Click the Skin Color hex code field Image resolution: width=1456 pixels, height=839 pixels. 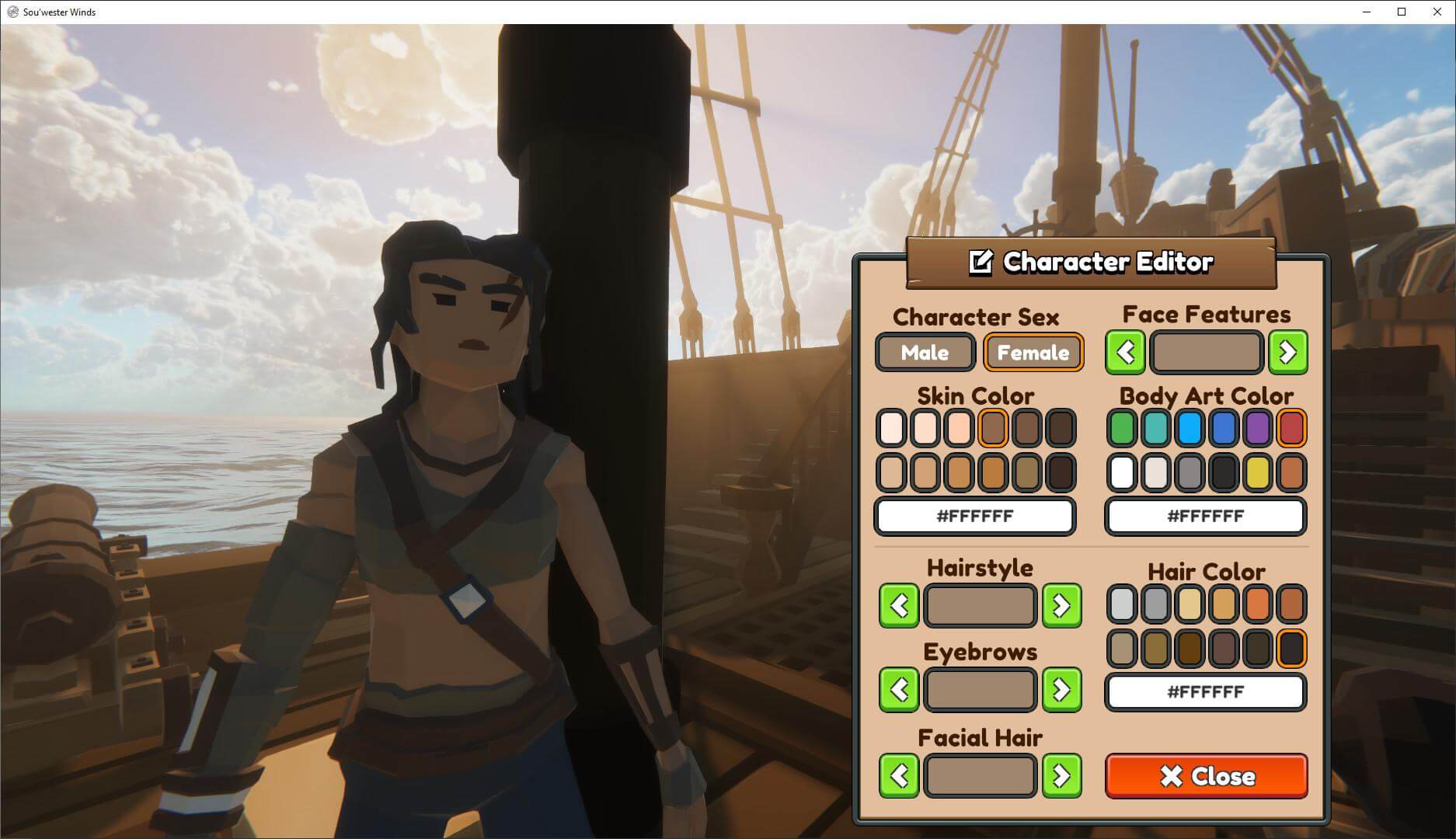975,517
